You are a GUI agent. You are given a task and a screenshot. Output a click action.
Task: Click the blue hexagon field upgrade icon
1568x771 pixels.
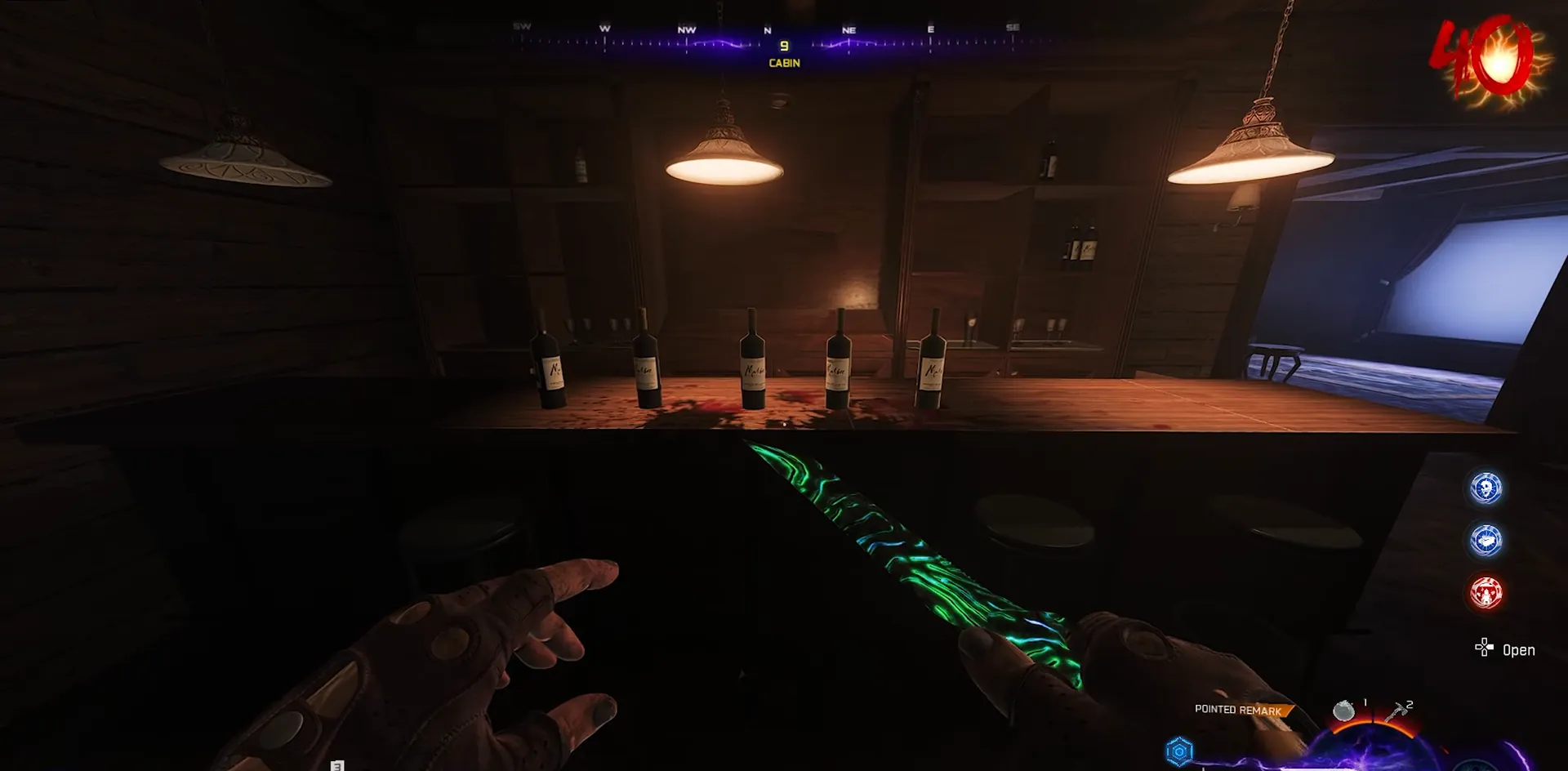(1179, 751)
